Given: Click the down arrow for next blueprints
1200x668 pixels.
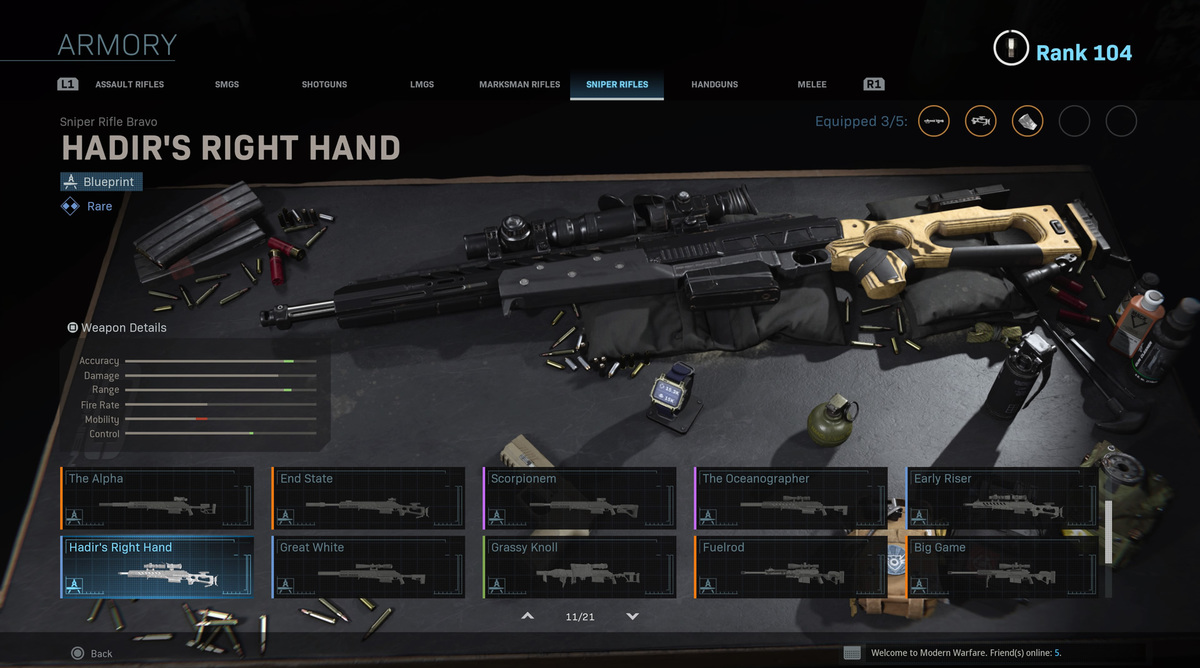Looking at the screenshot, I should [632, 617].
